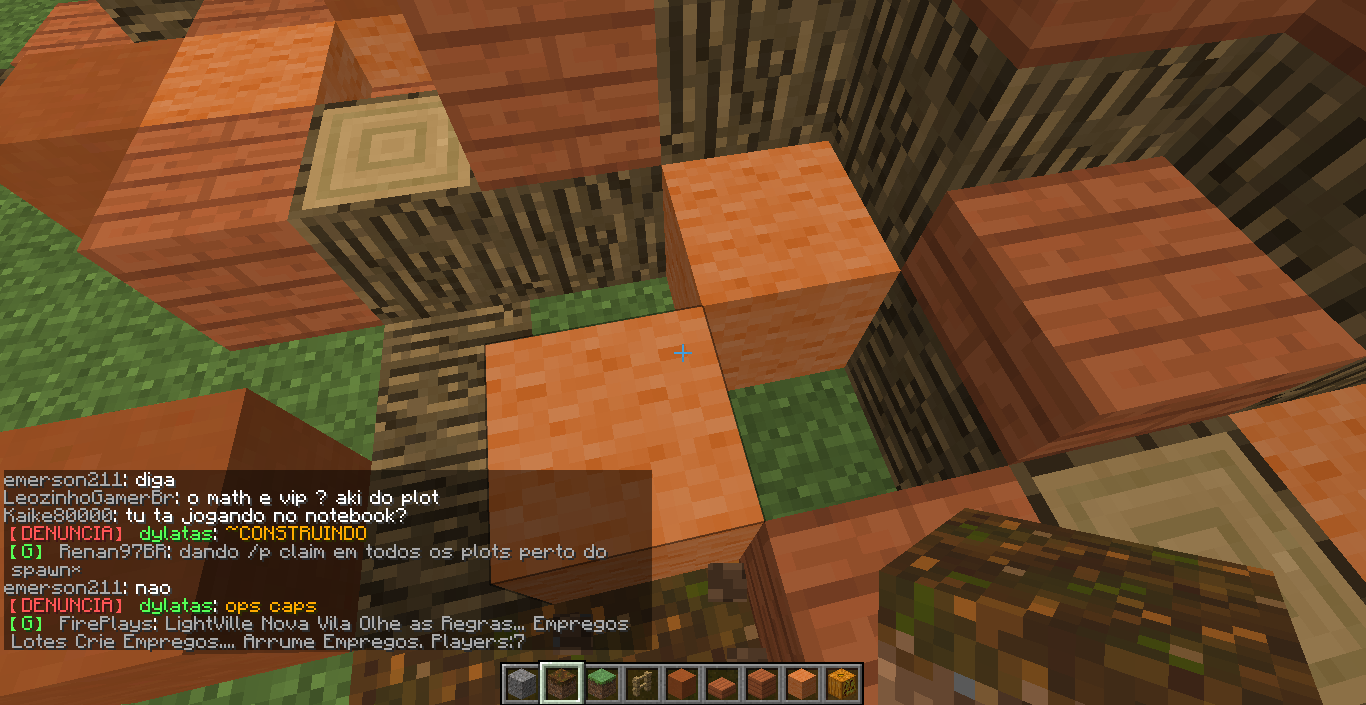Choose the grass block hotbar slot
Viewport: 1366px width, 705px height.
(600, 685)
